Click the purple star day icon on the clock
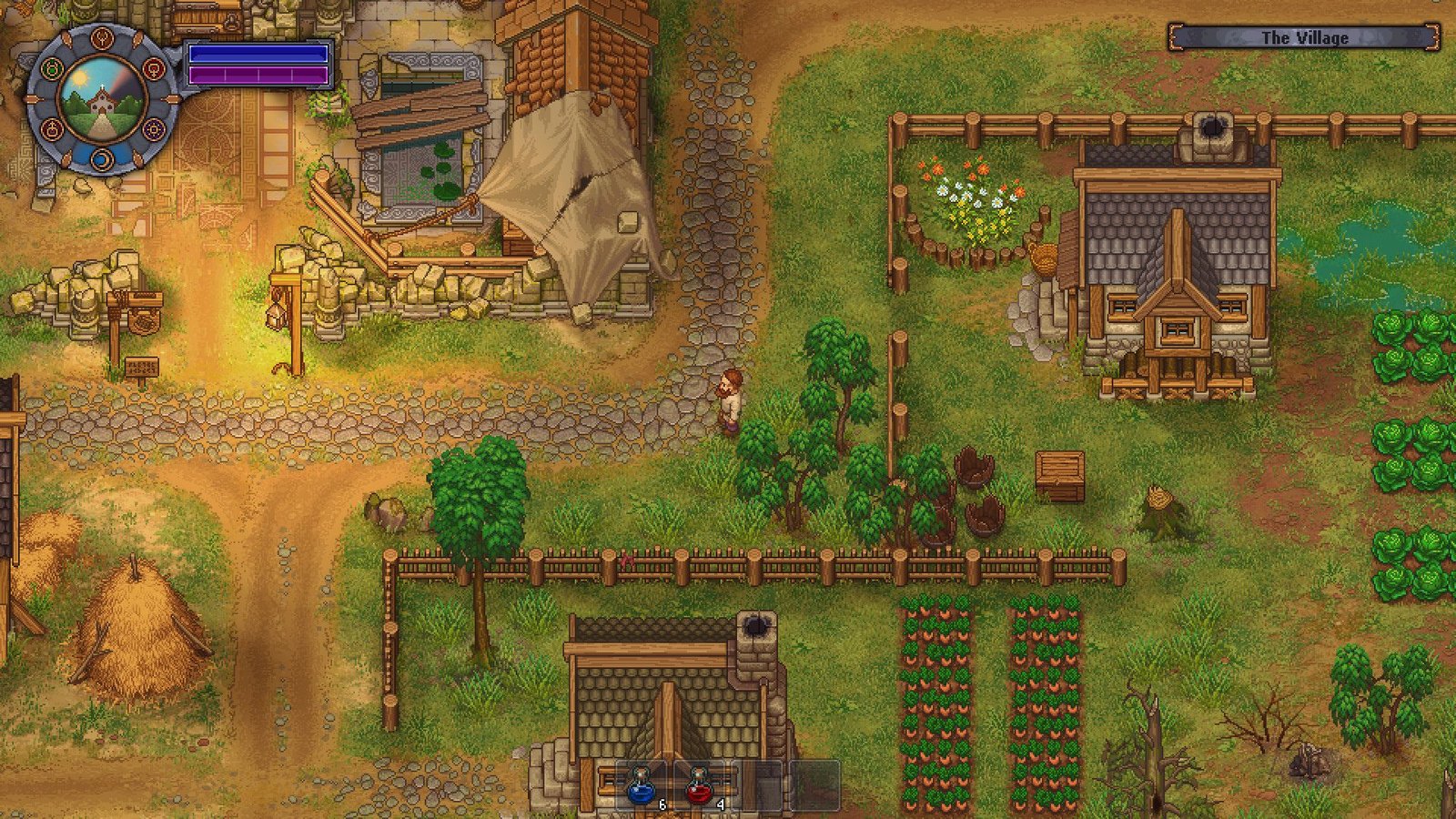Screen dimensions: 1456x819 point(153,129)
